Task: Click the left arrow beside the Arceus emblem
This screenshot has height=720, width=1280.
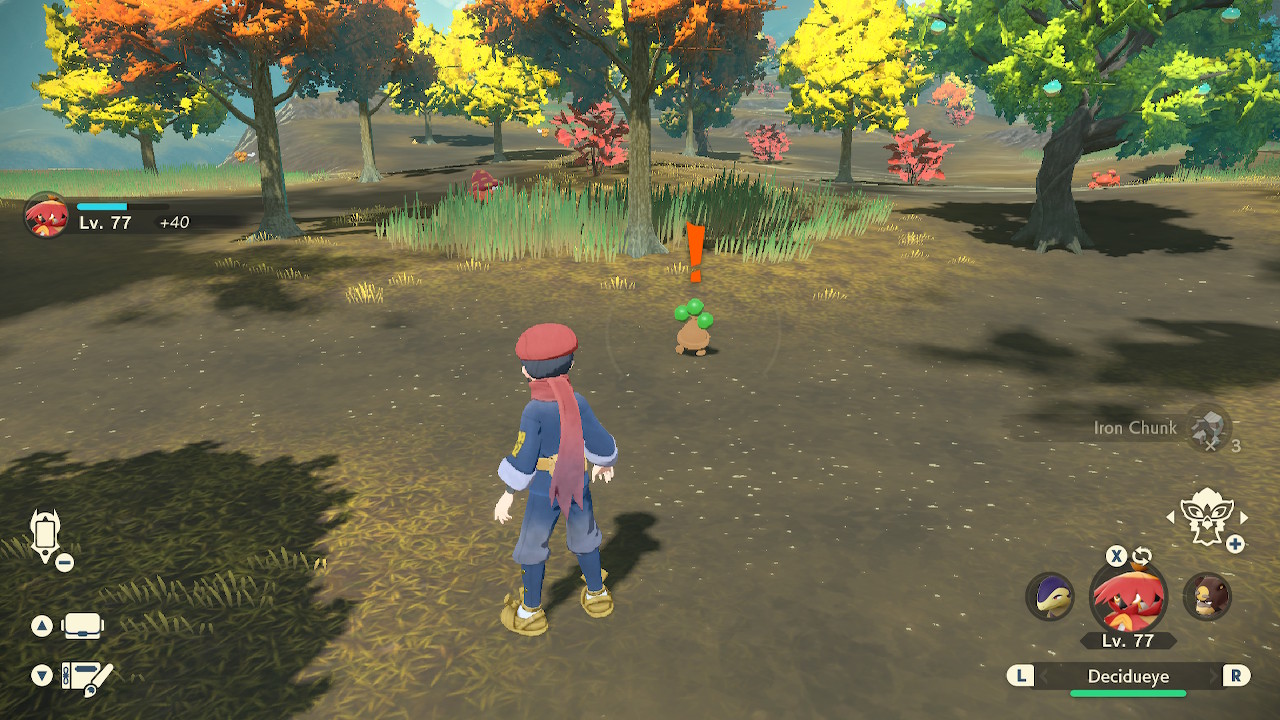Action: click(x=1171, y=517)
